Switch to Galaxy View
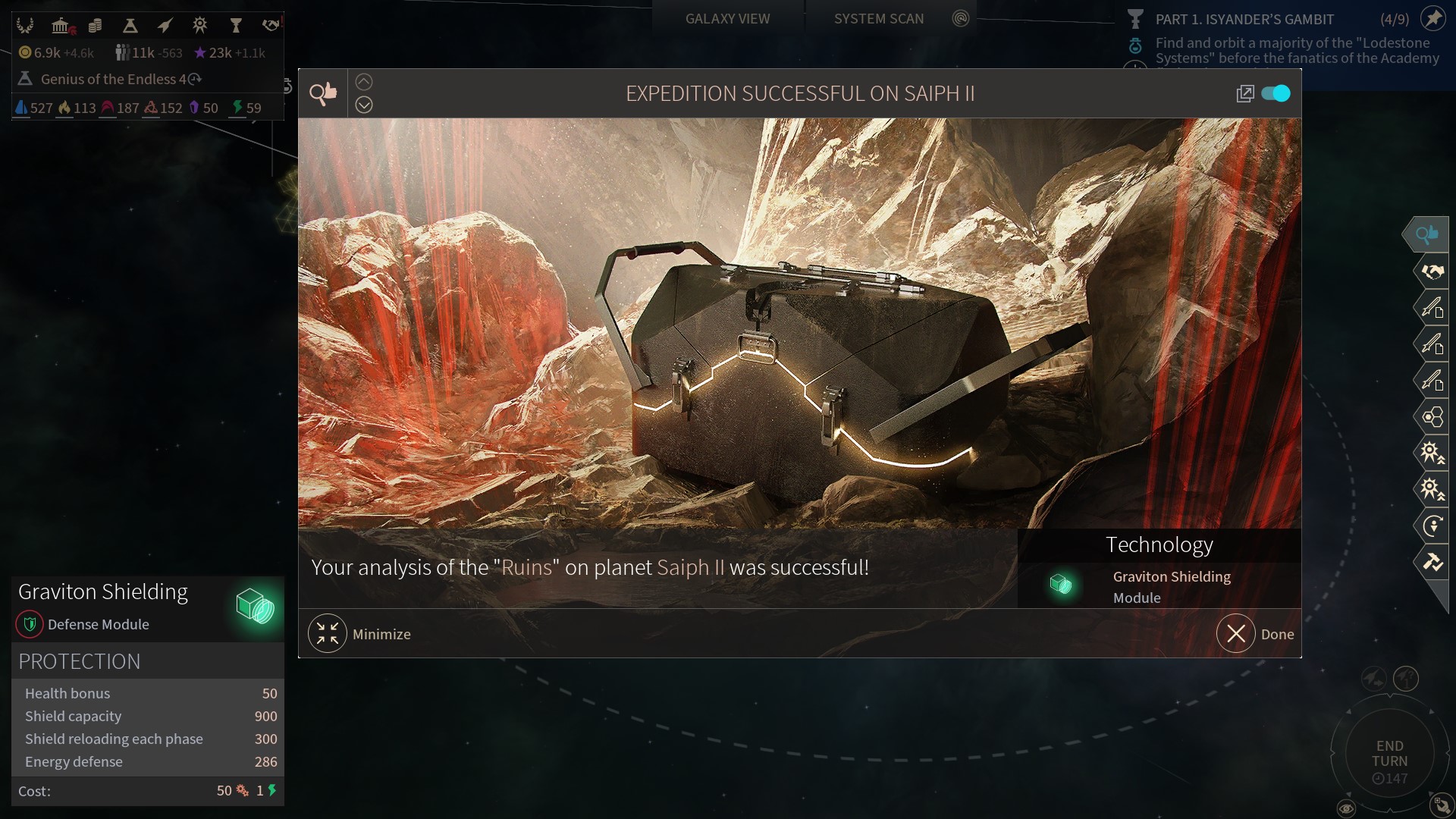The width and height of the screenshot is (1456, 819). (727, 19)
